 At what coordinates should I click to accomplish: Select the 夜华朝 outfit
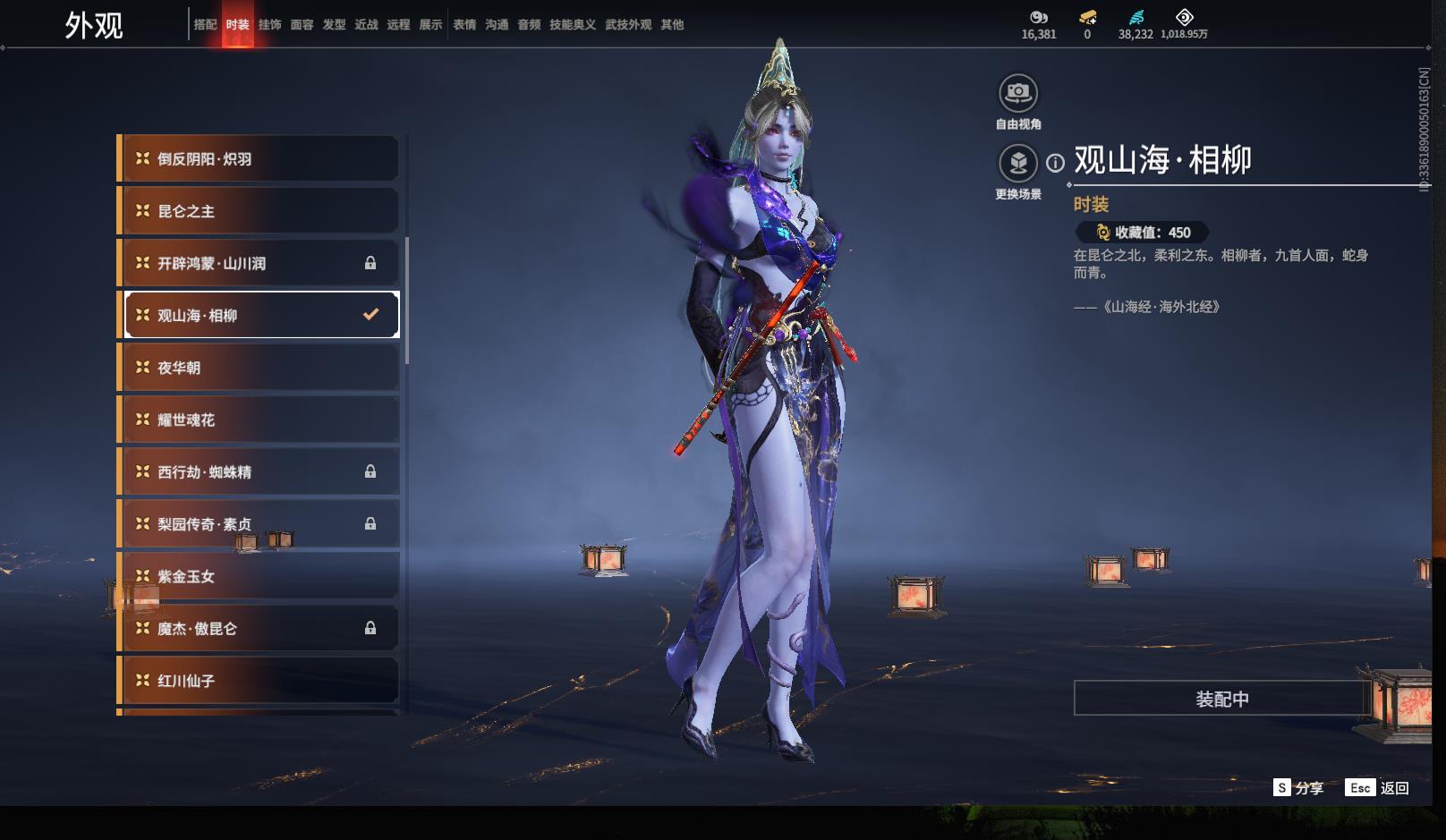(x=259, y=368)
